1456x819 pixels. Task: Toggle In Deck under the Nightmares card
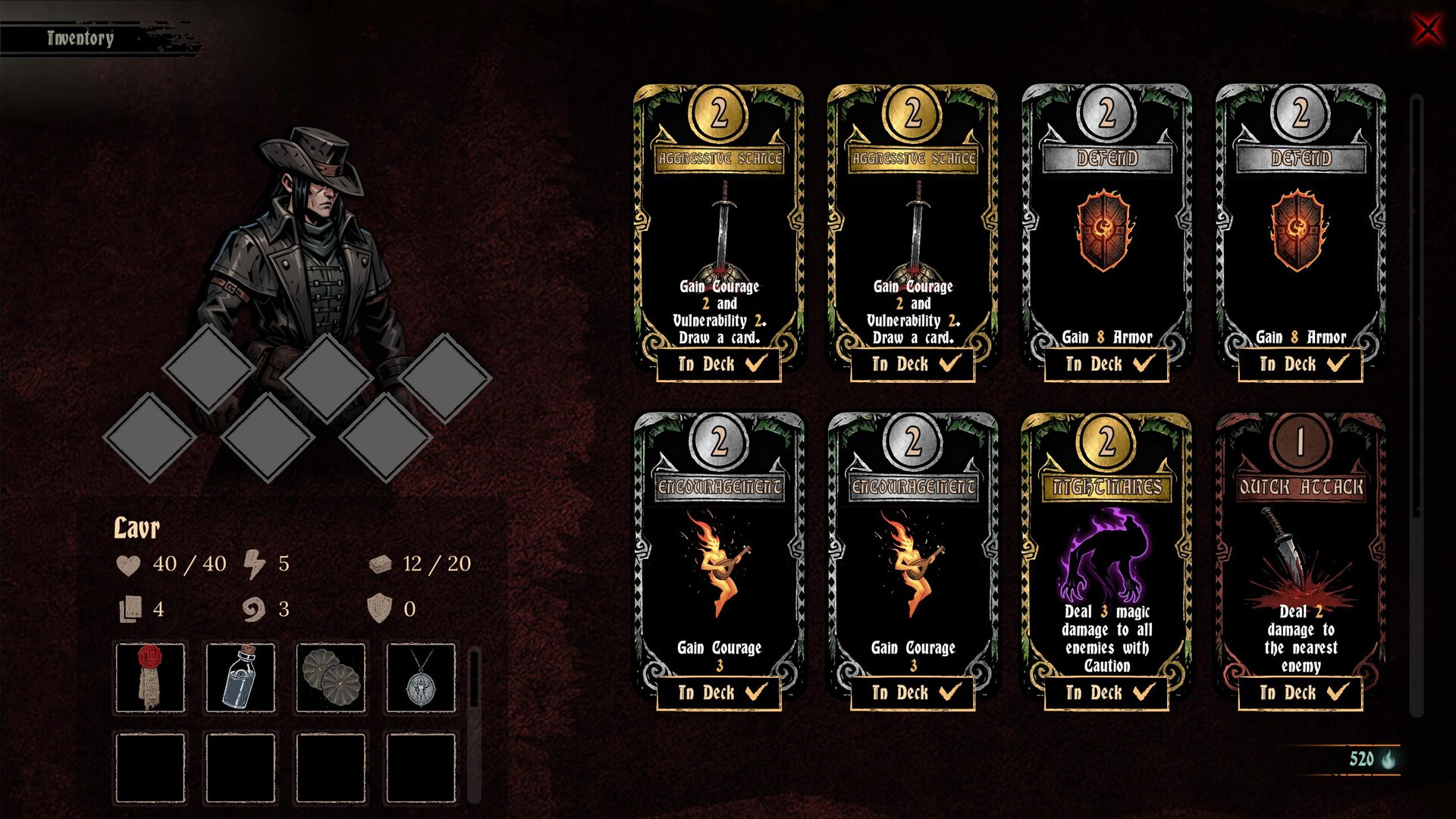pos(1106,692)
